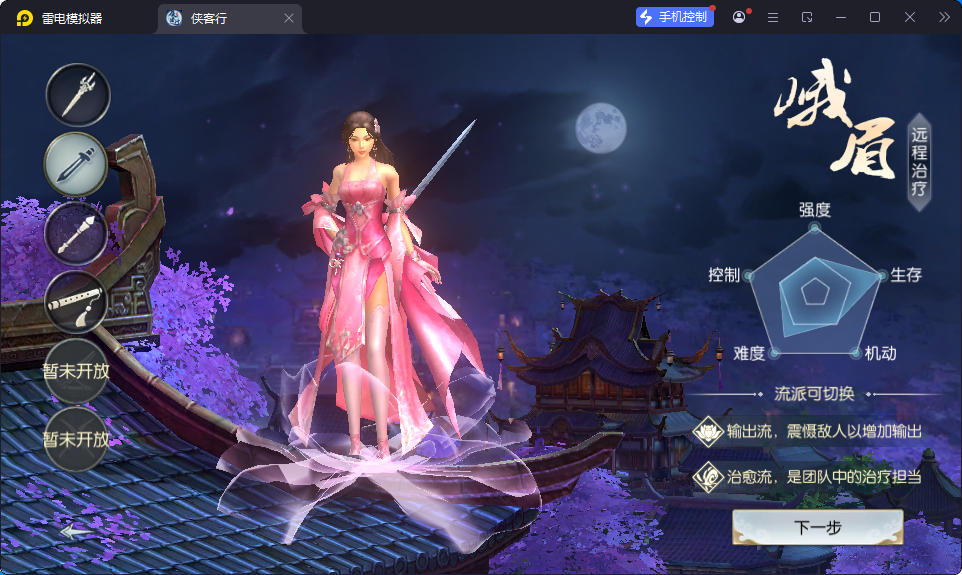Select the flute class icon
Viewport: 962px width, 575px height.
coord(76,302)
